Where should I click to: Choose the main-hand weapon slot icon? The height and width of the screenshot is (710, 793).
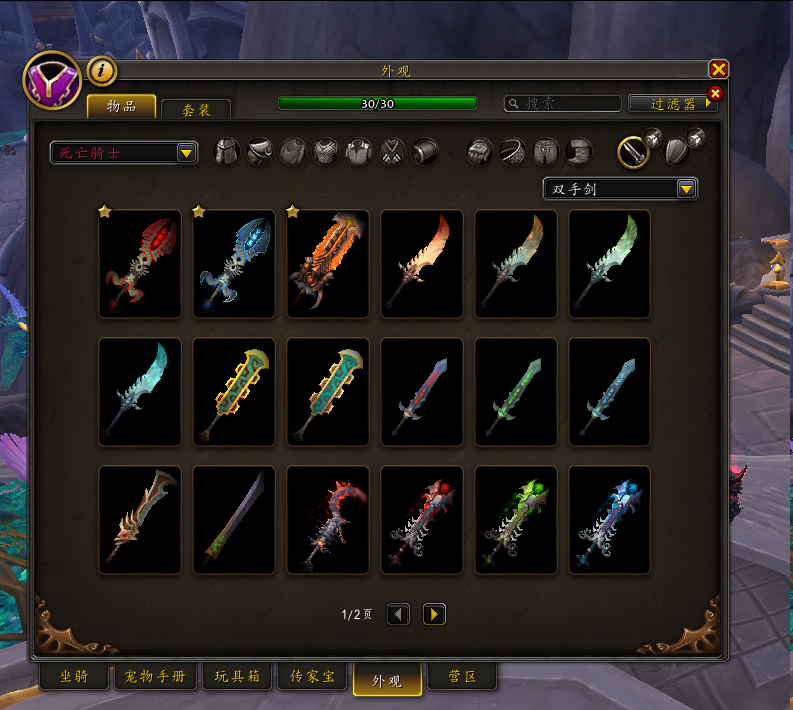pos(633,151)
